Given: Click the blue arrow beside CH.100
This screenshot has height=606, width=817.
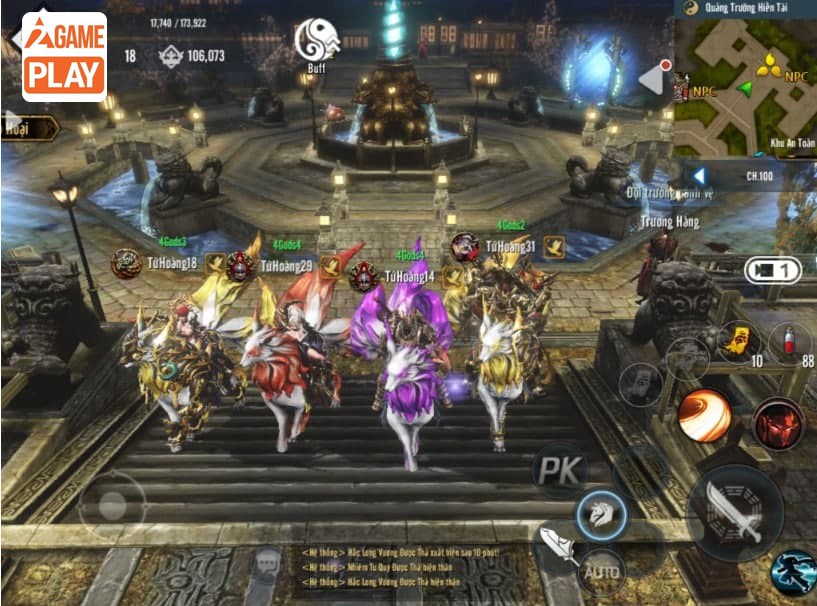Looking at the screenshot, I should [699, 176].
